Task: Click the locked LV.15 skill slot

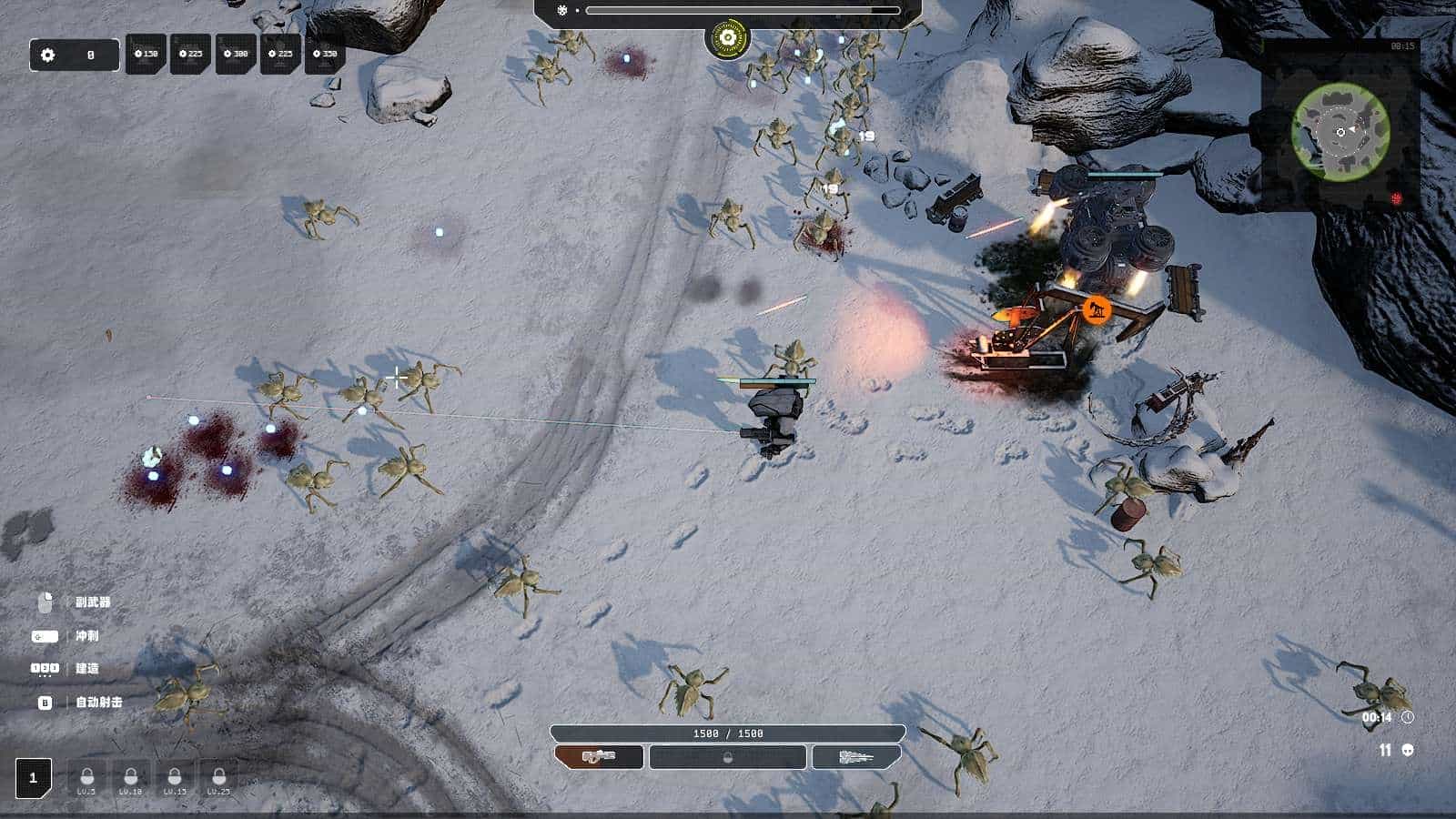Action: (174, 779)
